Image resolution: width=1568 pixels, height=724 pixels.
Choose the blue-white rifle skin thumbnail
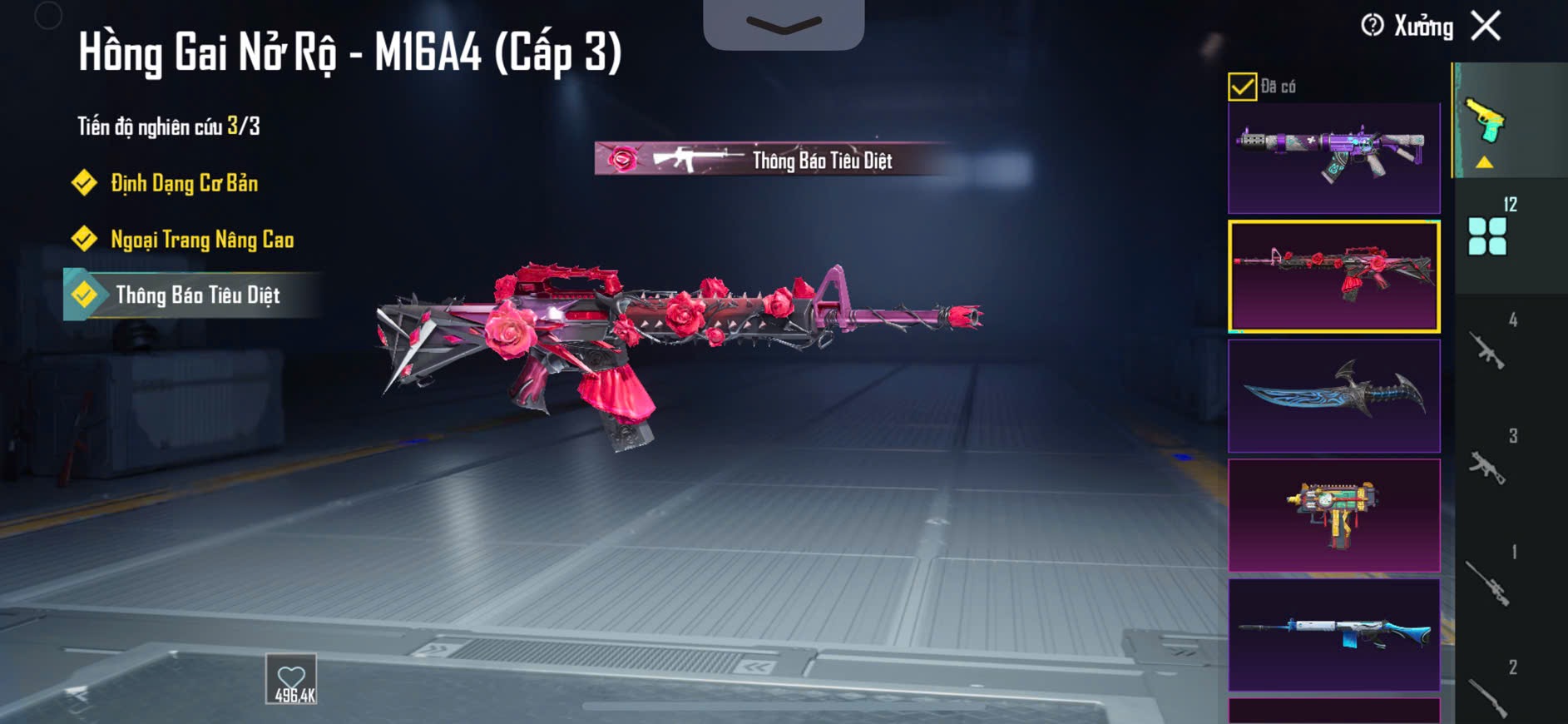click(x=1333, y=634)
